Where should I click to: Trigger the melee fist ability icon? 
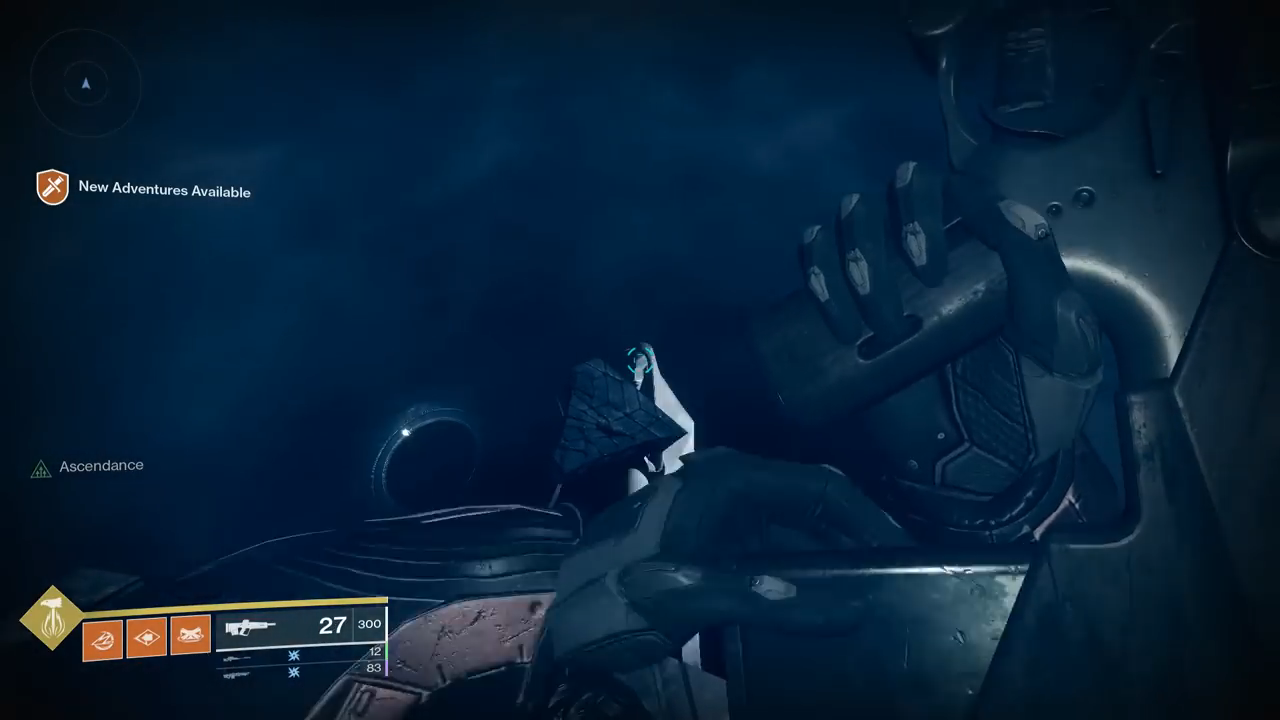coord(146,637)
